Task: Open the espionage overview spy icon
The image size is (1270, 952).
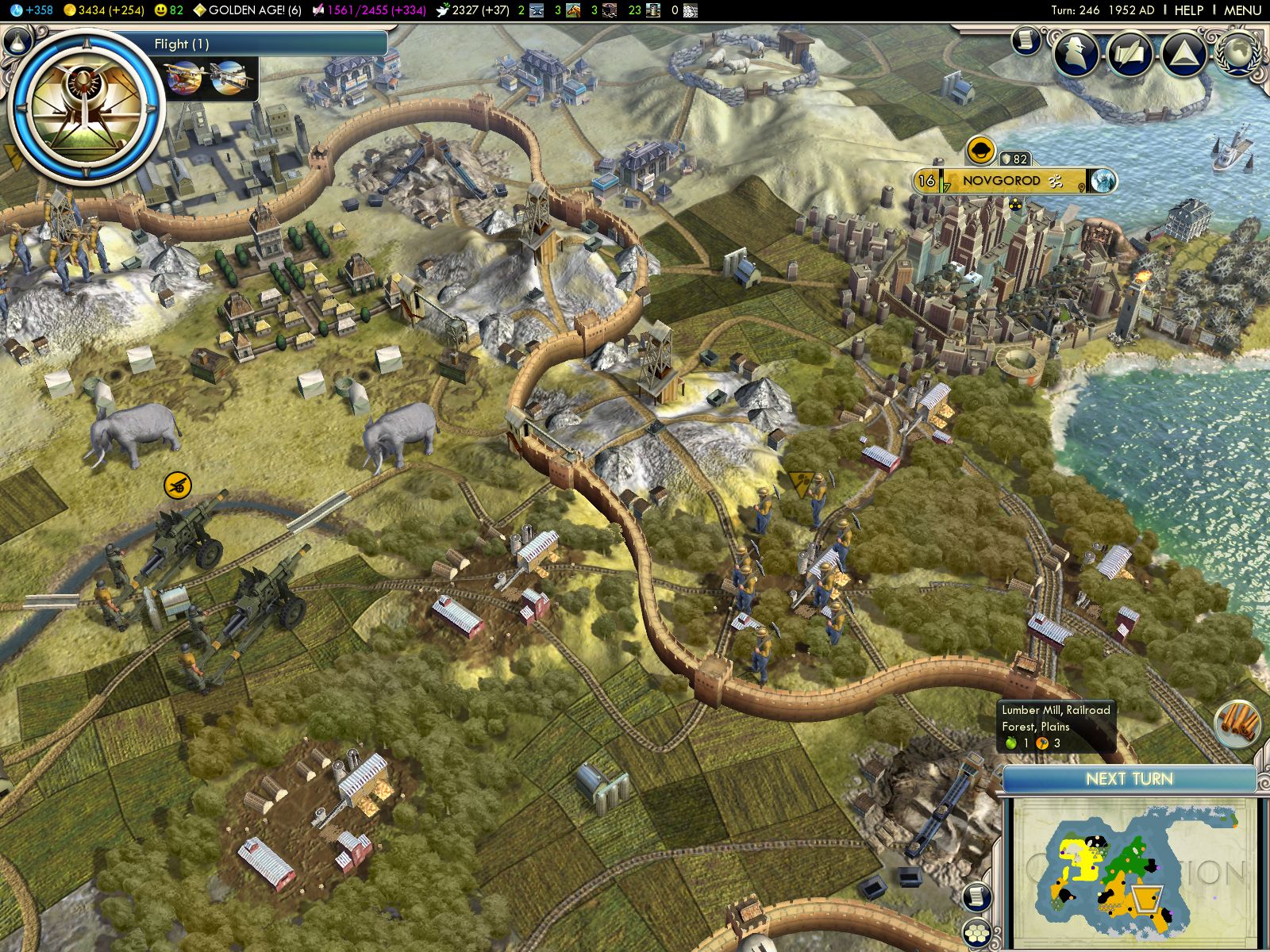Action: 1076,52
